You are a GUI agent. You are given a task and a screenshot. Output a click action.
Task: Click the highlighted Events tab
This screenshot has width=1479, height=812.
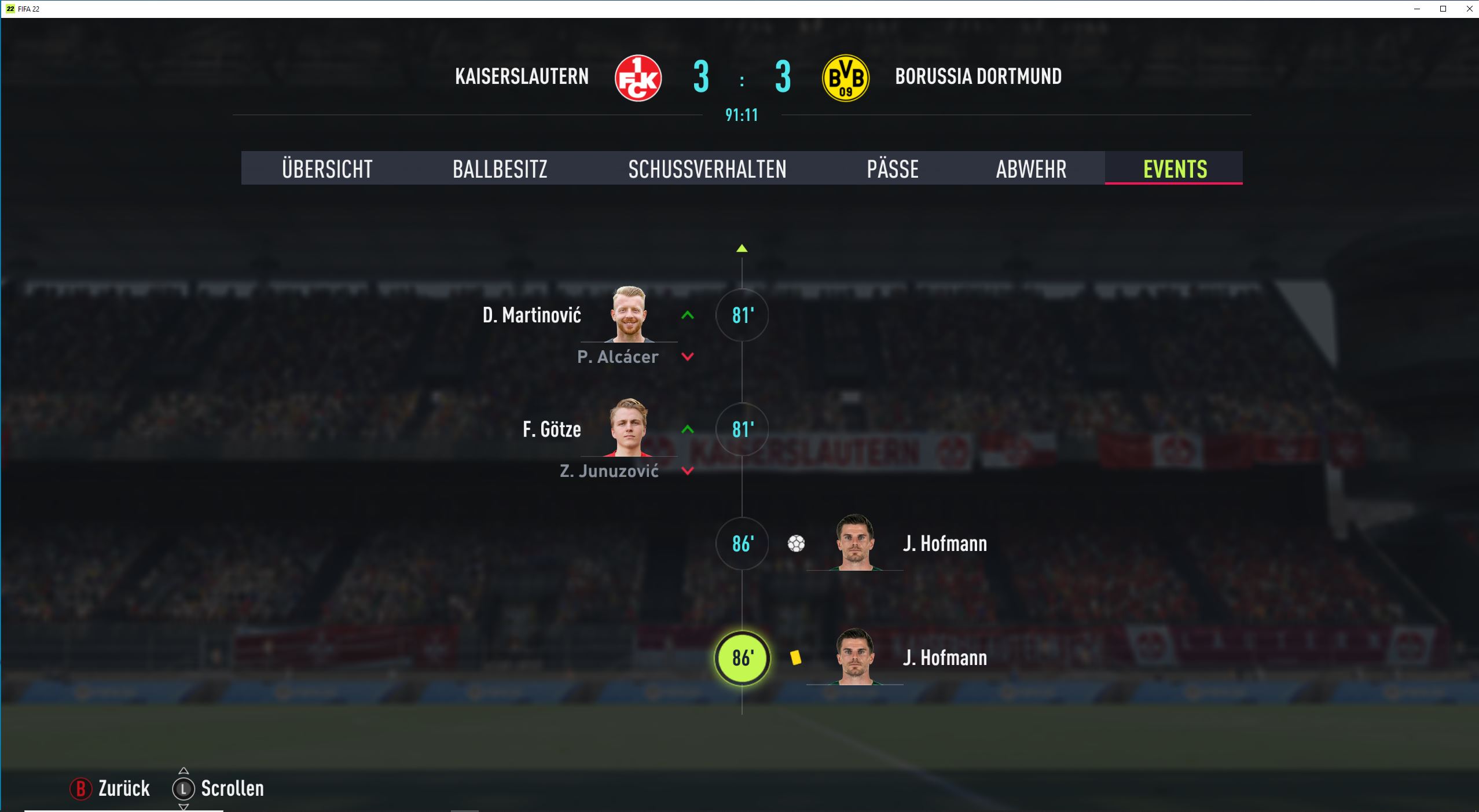point(1175,168)
